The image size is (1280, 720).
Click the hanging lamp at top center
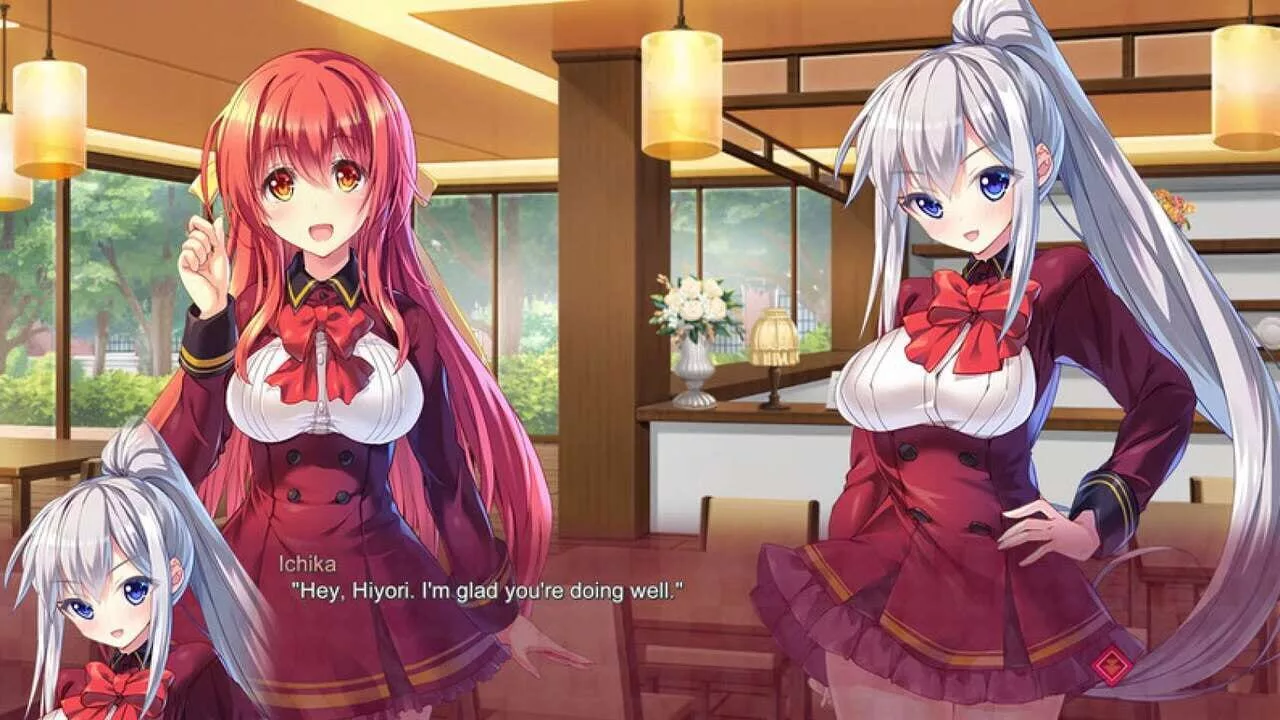(x=681, y=90)
